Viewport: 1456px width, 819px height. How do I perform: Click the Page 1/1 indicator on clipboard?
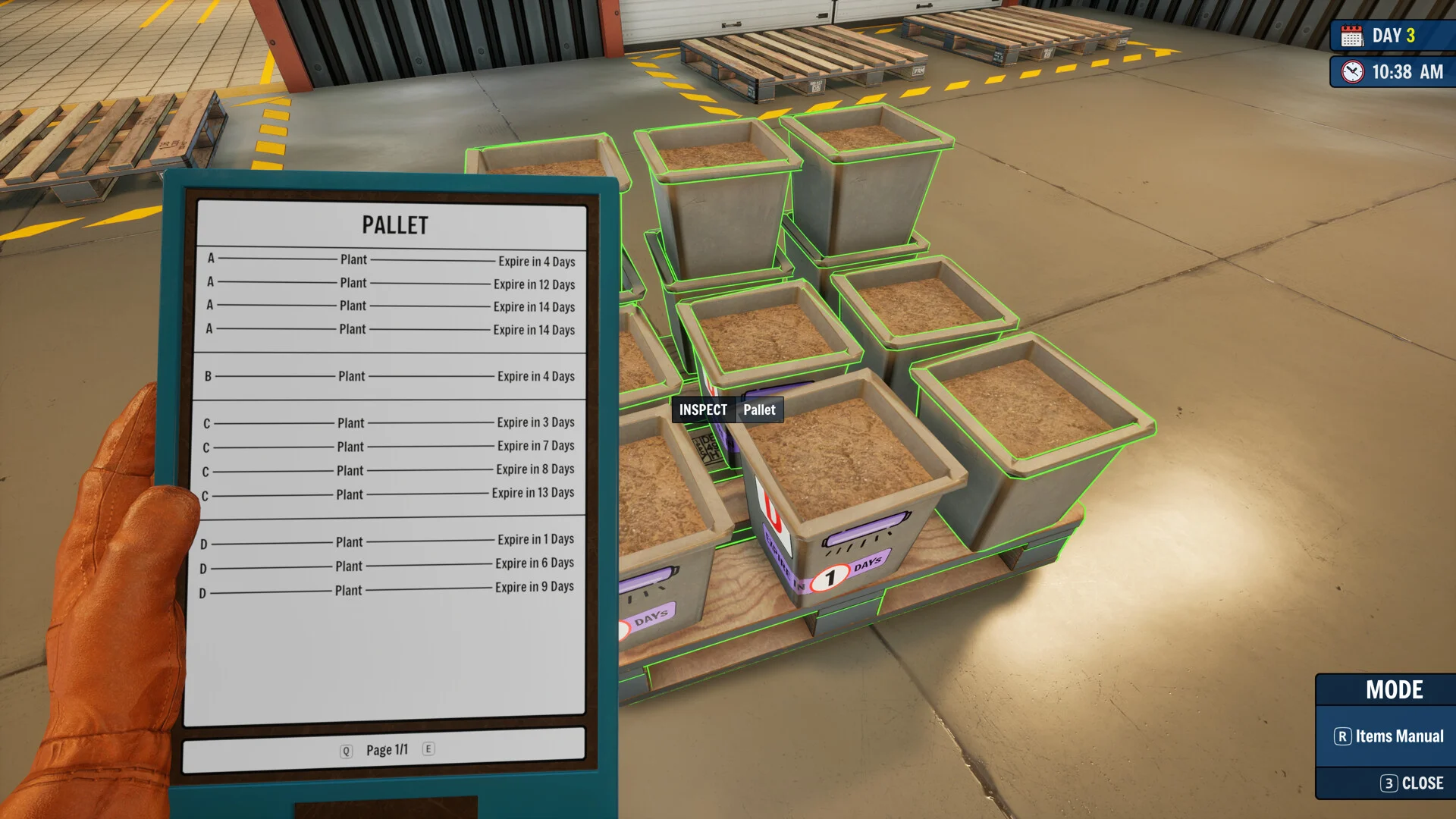pos(387,750)
